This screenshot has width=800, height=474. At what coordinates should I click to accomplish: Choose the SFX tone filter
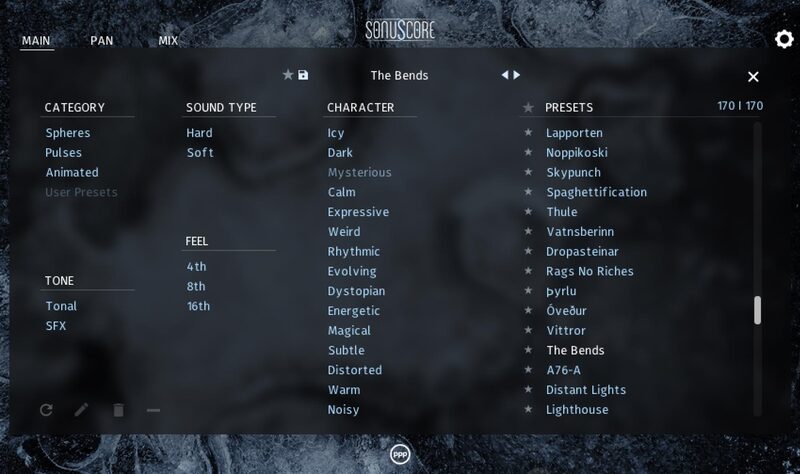(x=56, y=326)
